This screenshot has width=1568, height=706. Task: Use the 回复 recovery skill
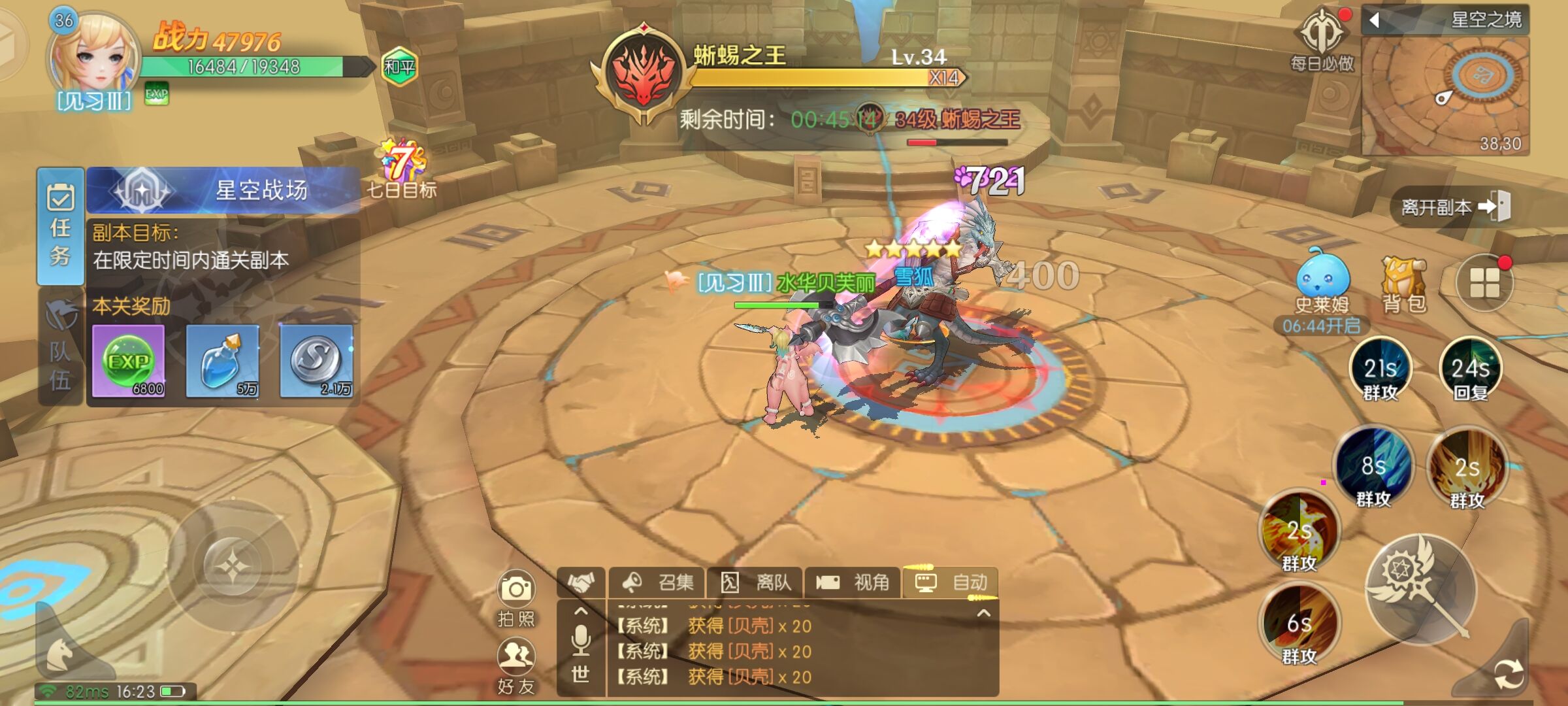click(x=1470, y=369)
